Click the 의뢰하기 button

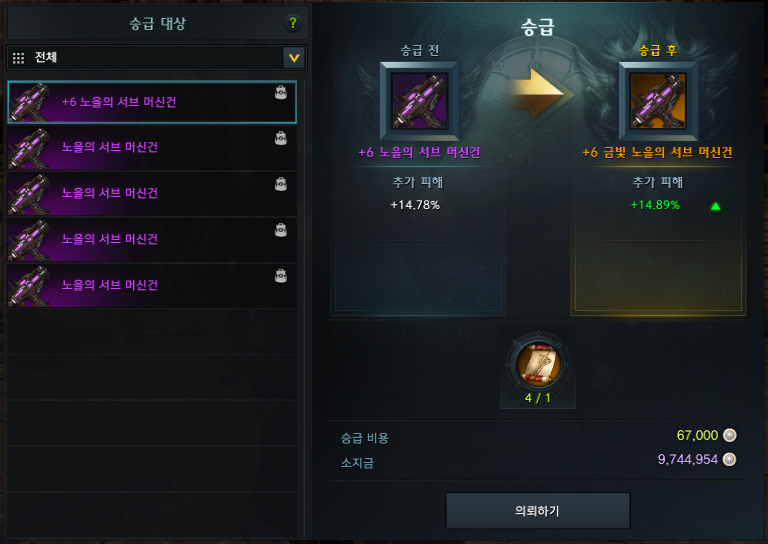coord(537,510)
